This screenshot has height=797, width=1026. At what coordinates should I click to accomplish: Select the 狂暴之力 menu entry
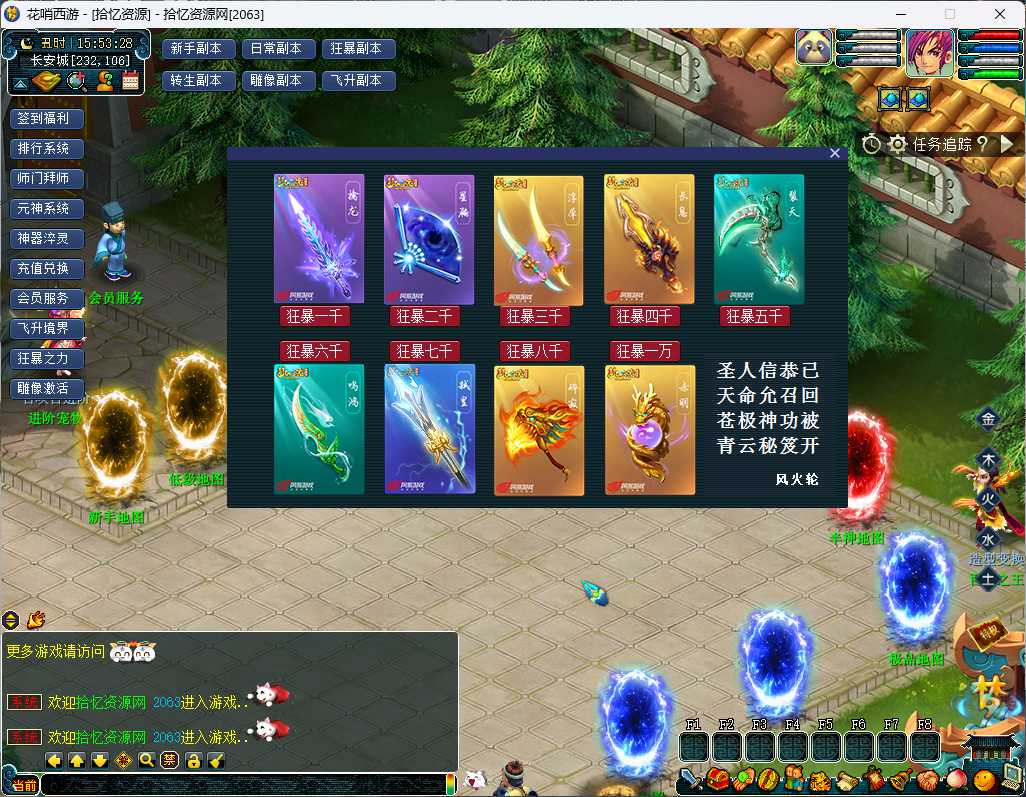point(46,358)
